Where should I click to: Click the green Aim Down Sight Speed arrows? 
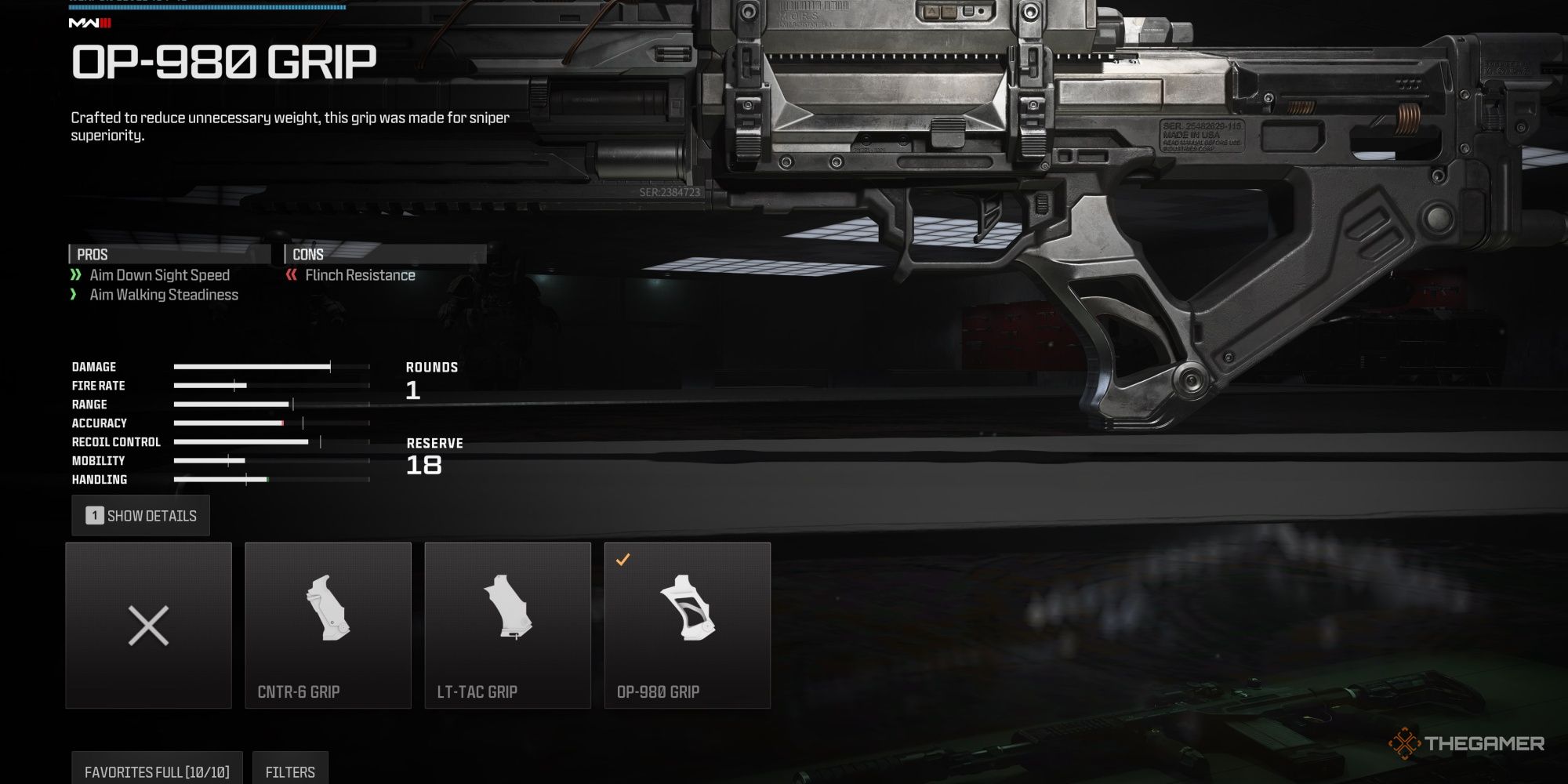point(76,275)
